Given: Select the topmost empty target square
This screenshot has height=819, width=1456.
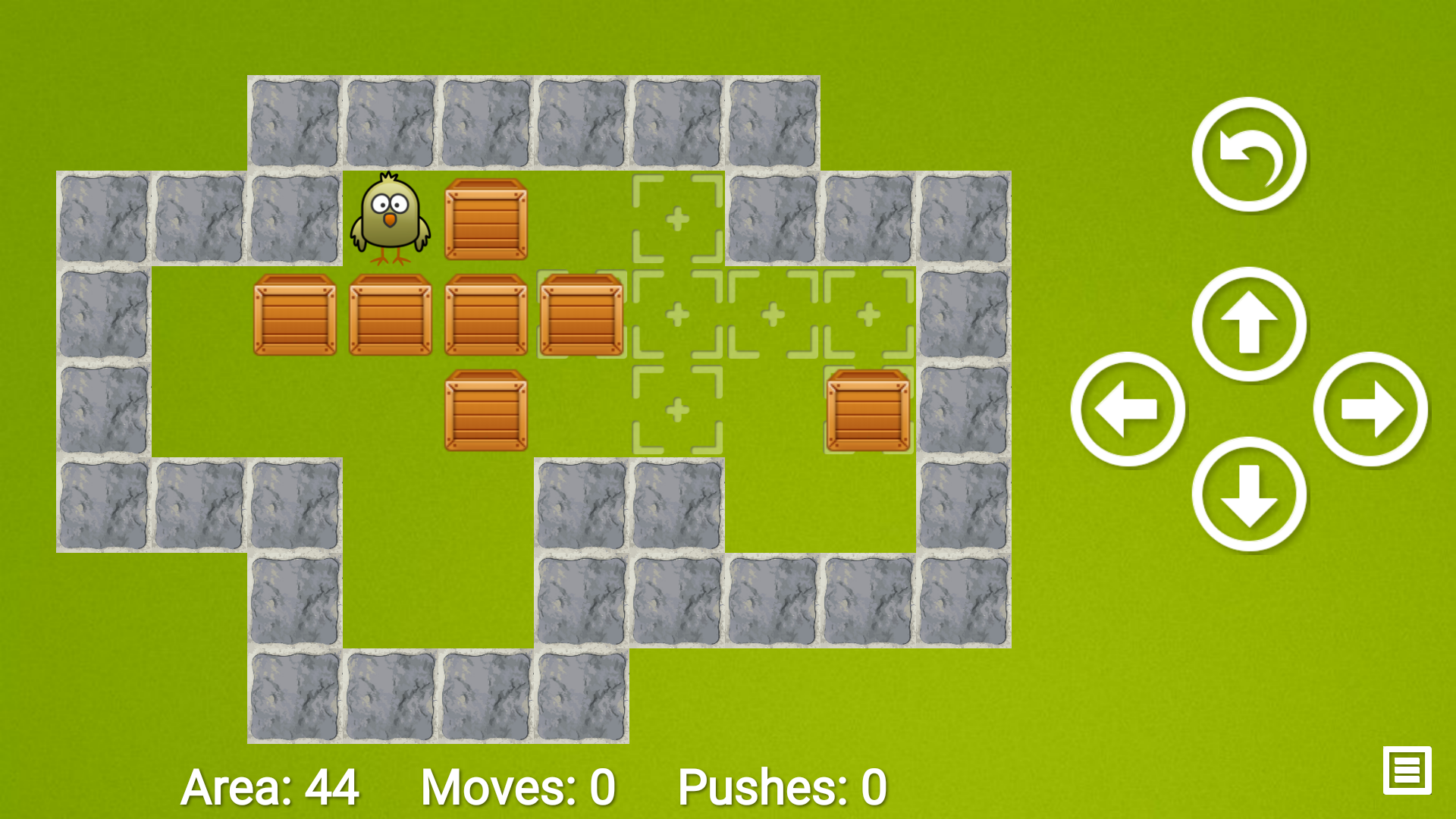Looking at the screenshot, I should [676, 218].
